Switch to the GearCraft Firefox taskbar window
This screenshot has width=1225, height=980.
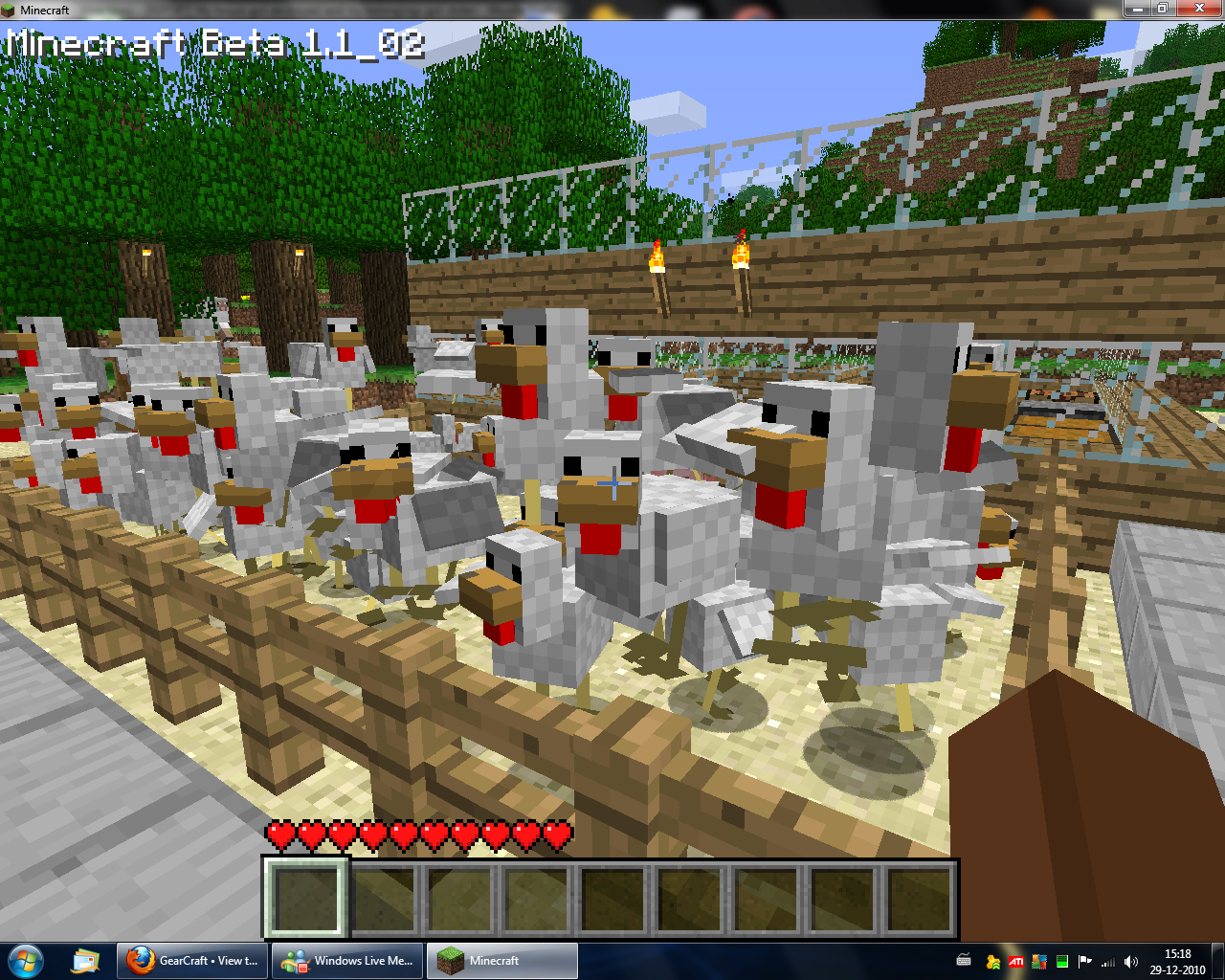pyautogui.click(x=194, y=960)
